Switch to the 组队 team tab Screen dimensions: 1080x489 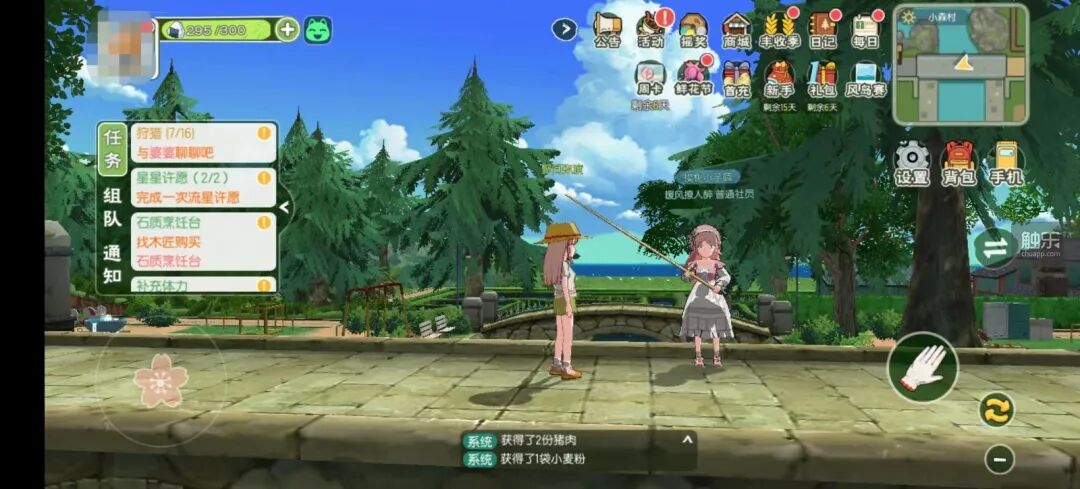(112, 209)
